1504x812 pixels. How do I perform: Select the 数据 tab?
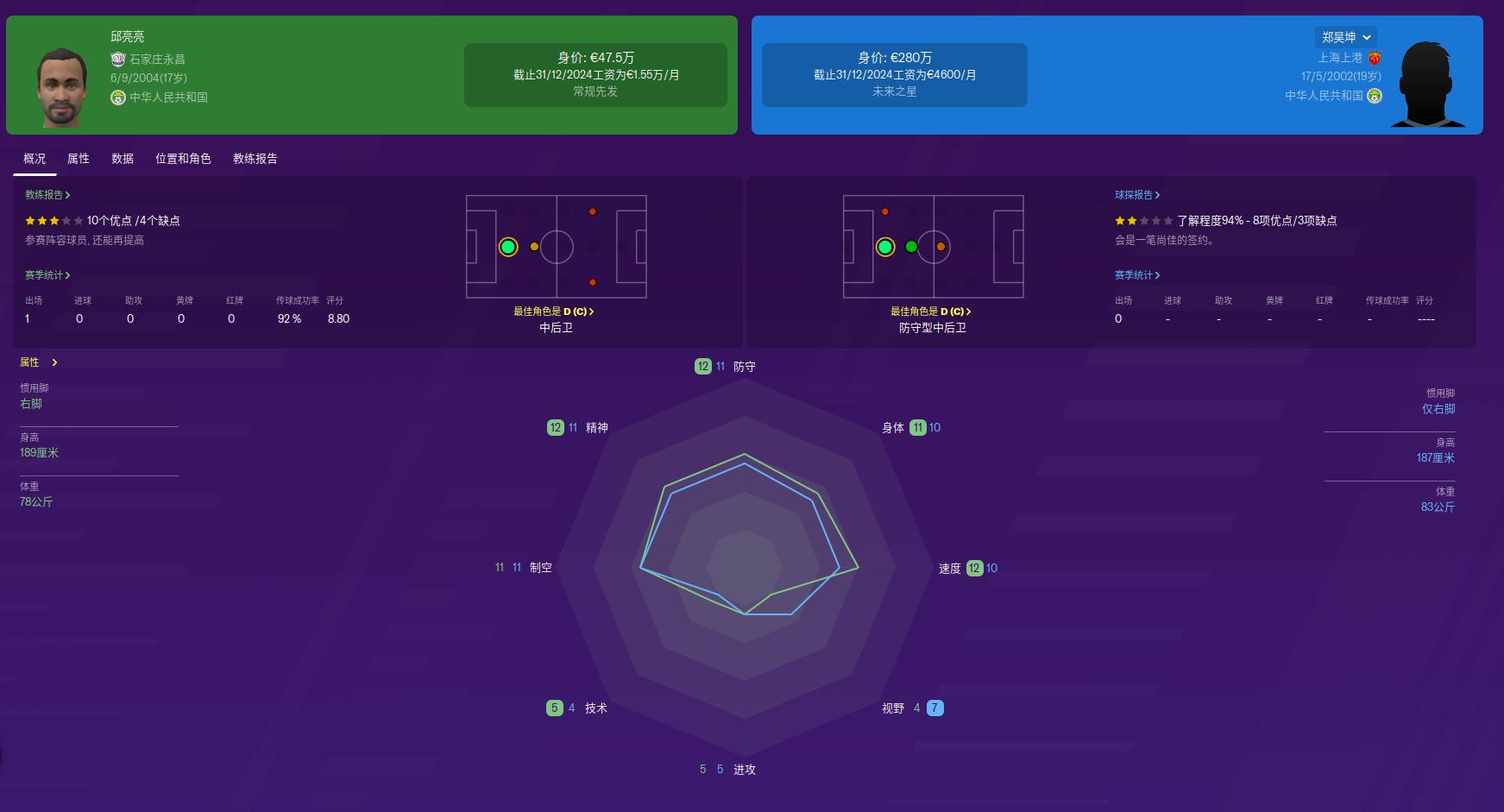click(x=123, y=158)
